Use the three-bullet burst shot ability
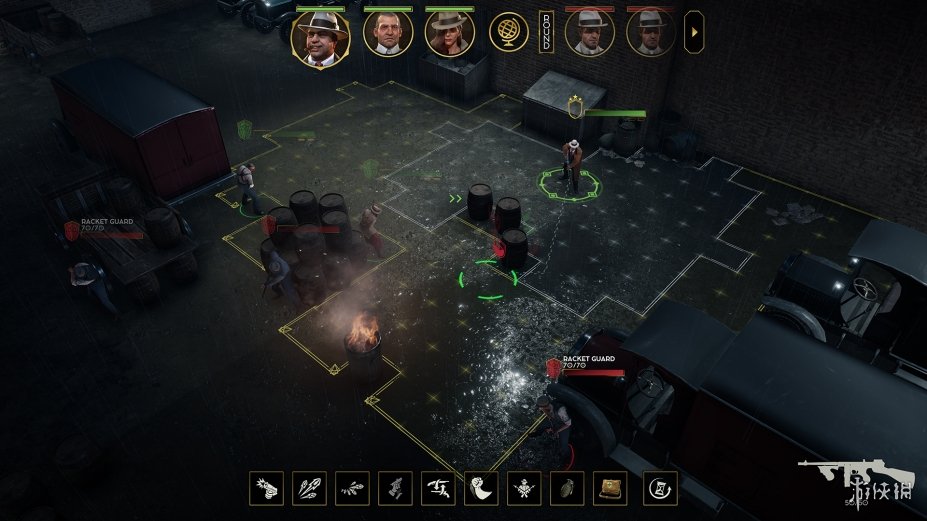Viewport: 927px width, 521px height. tap(309, 488)
